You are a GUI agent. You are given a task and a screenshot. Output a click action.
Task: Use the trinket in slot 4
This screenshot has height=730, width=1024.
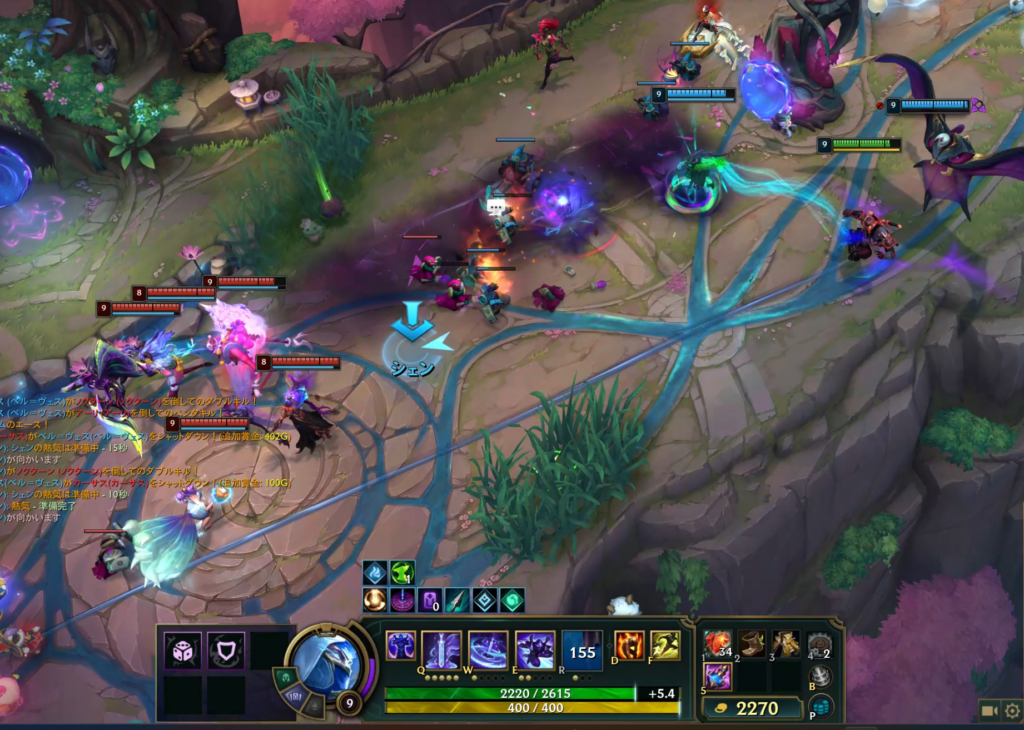[x=820, y=643]
